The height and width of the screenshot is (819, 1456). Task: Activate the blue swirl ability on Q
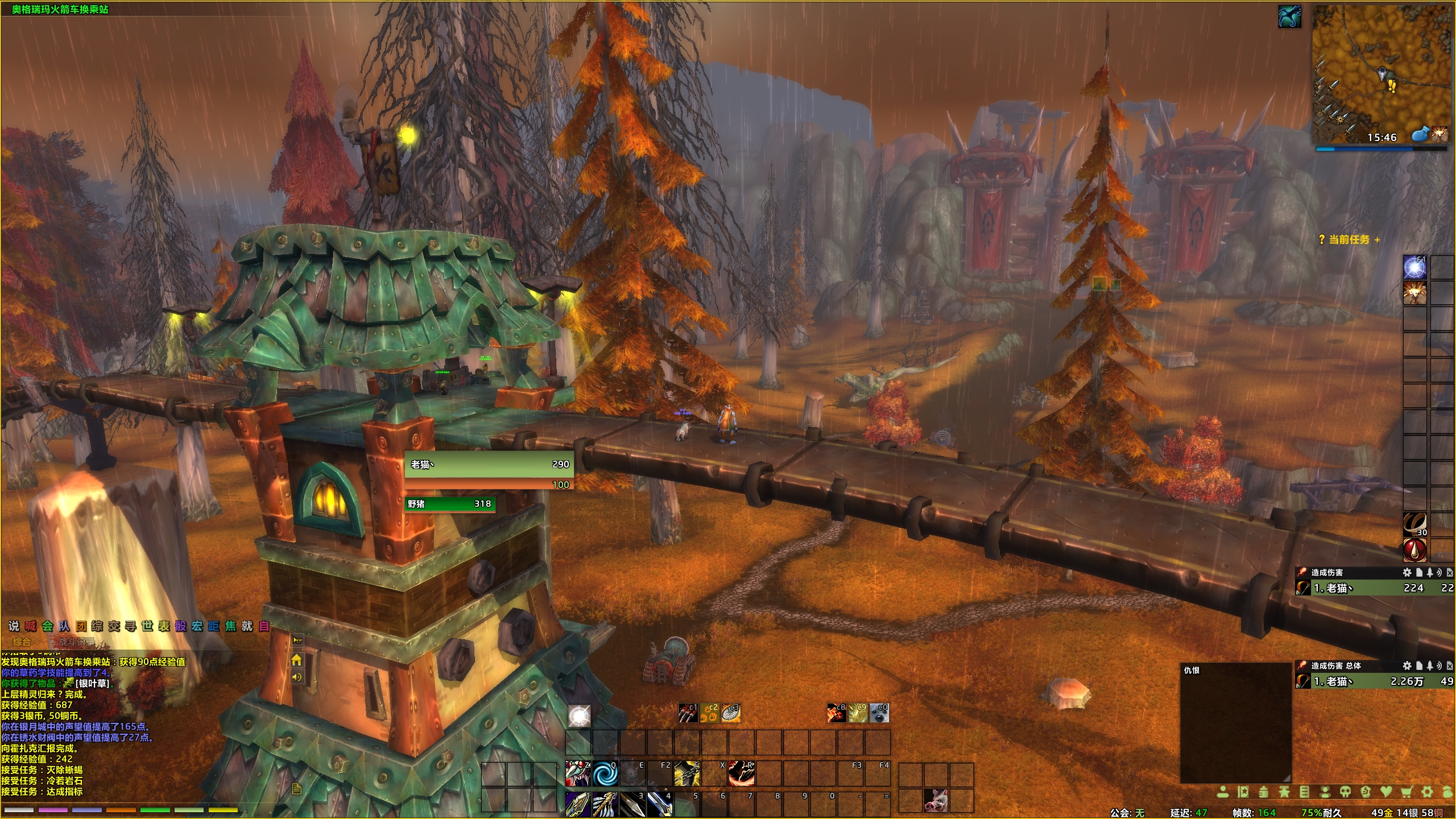coord(605,773)
